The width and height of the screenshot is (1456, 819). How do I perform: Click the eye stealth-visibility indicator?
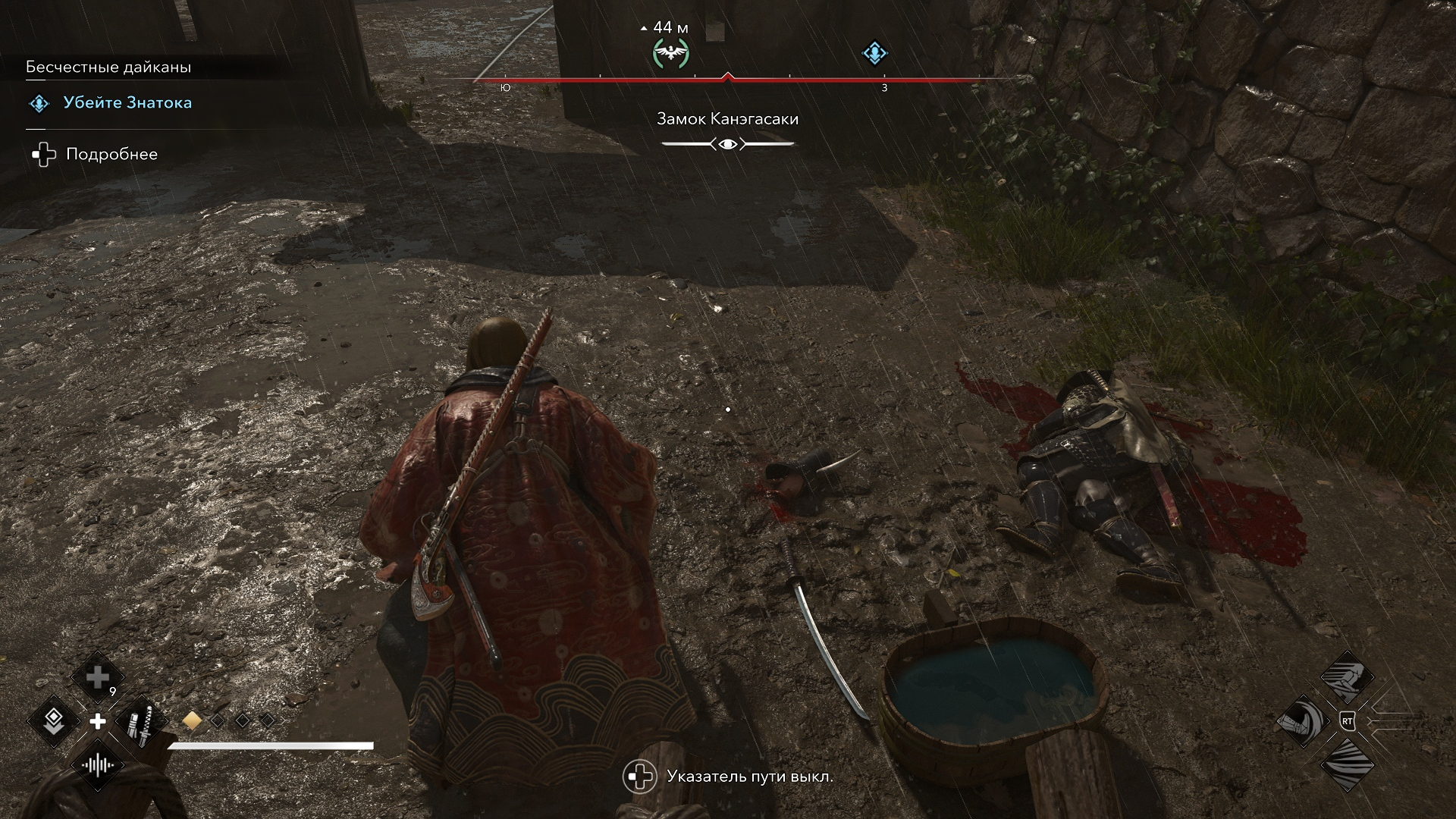(728, 144)
